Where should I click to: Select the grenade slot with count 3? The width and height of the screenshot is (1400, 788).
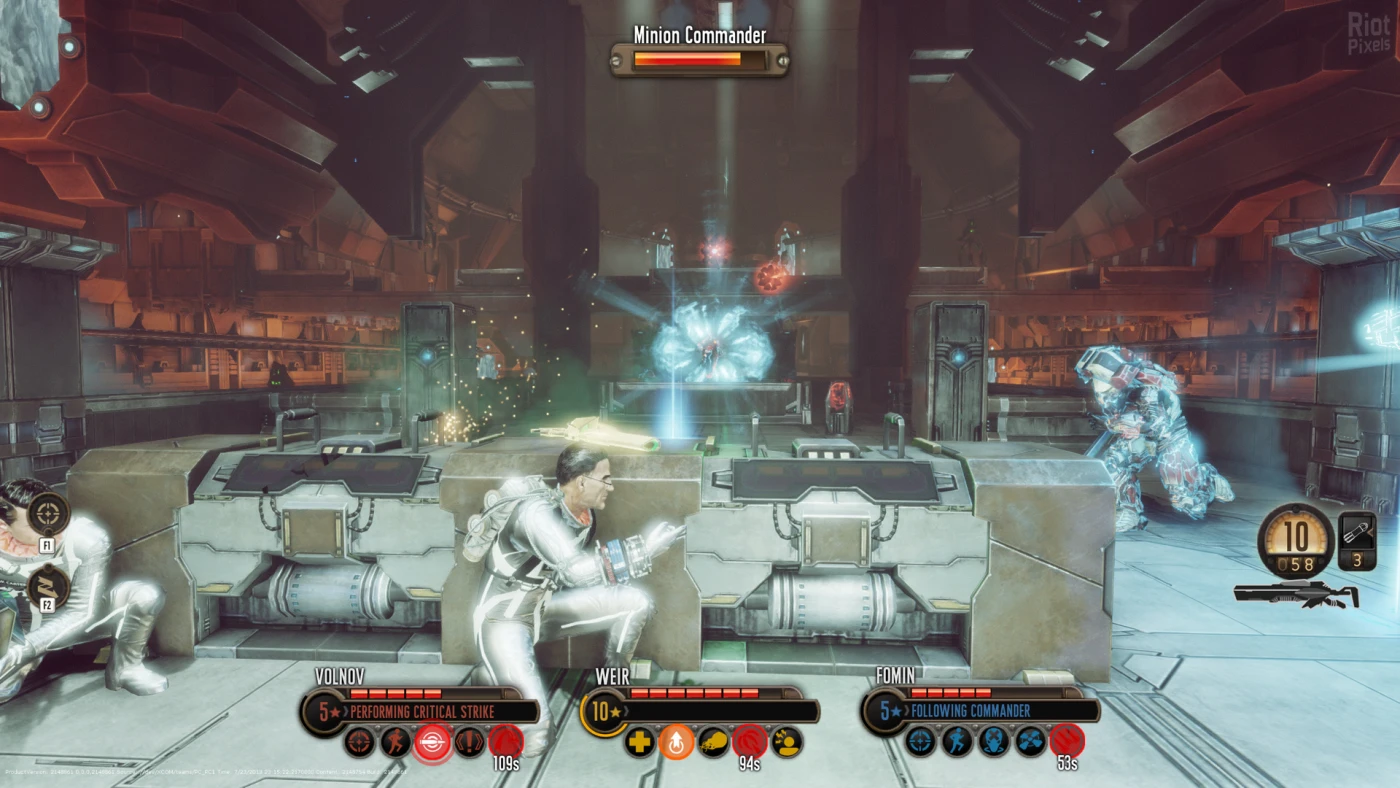[x=1357, y=540]
